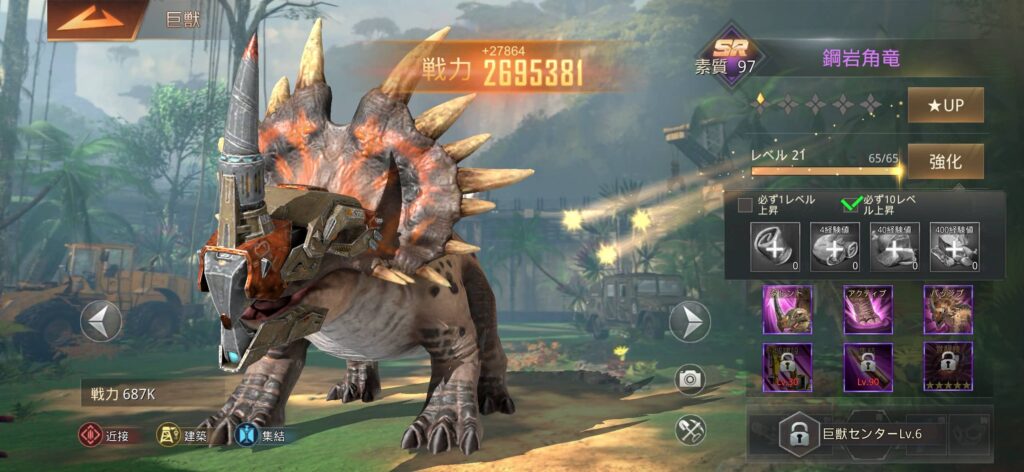Select the アクティブ active skill icon

tap(867, 309)
